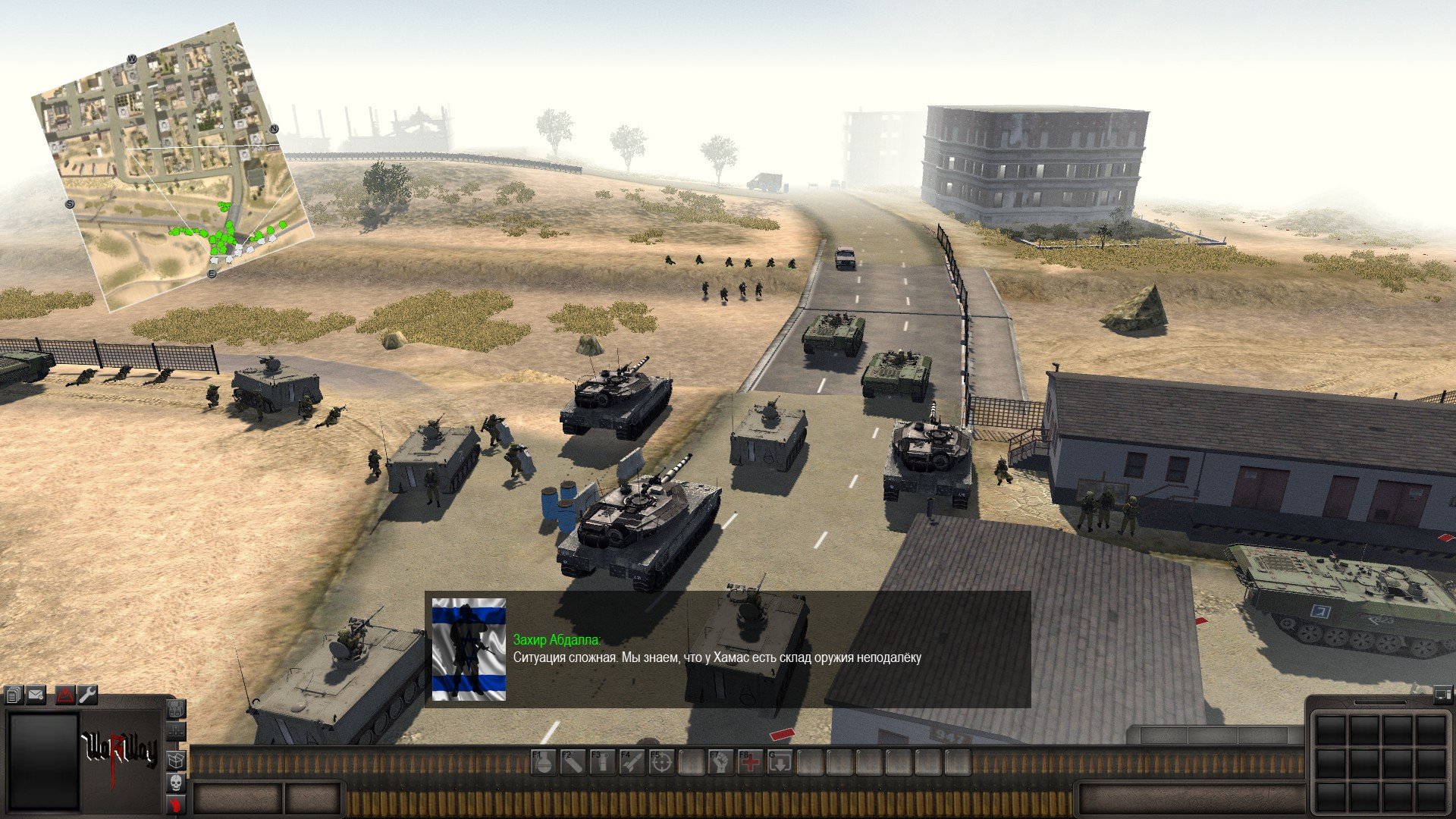
Task: Click the G down-arrow command
Action: [780, 762]
